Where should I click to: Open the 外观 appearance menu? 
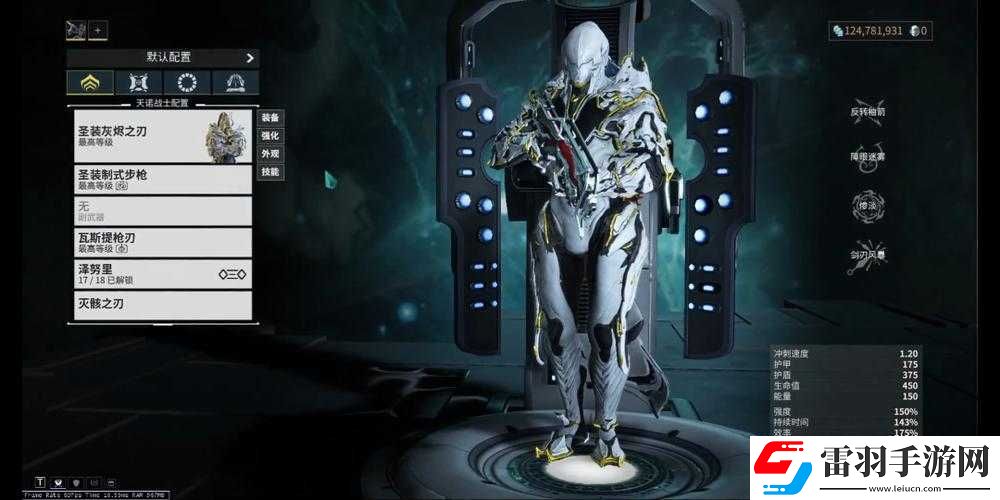click(x=270, y=154)
